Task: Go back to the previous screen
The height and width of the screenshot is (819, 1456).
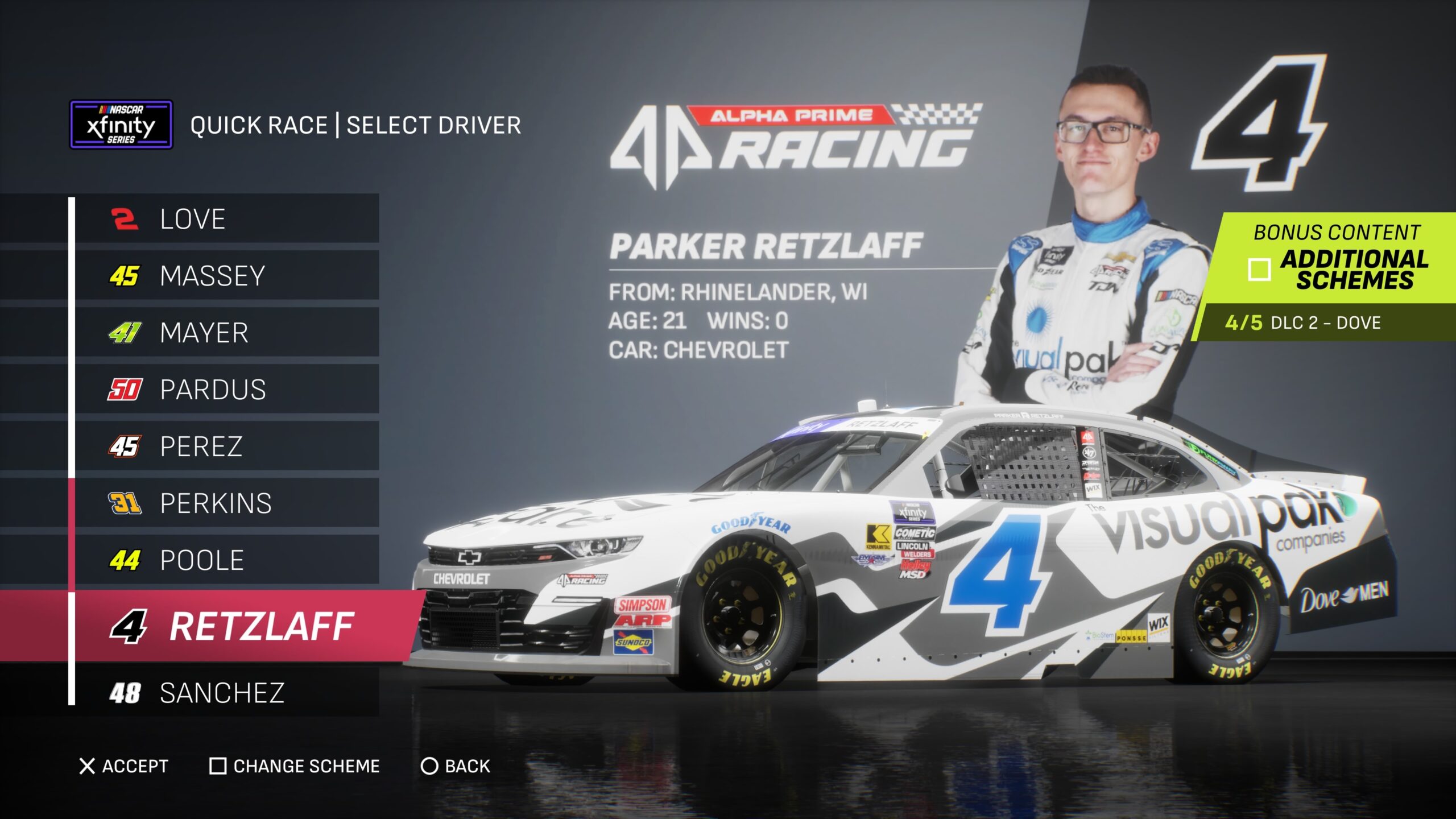Action: pyautogui.click(x=456, y=766)
